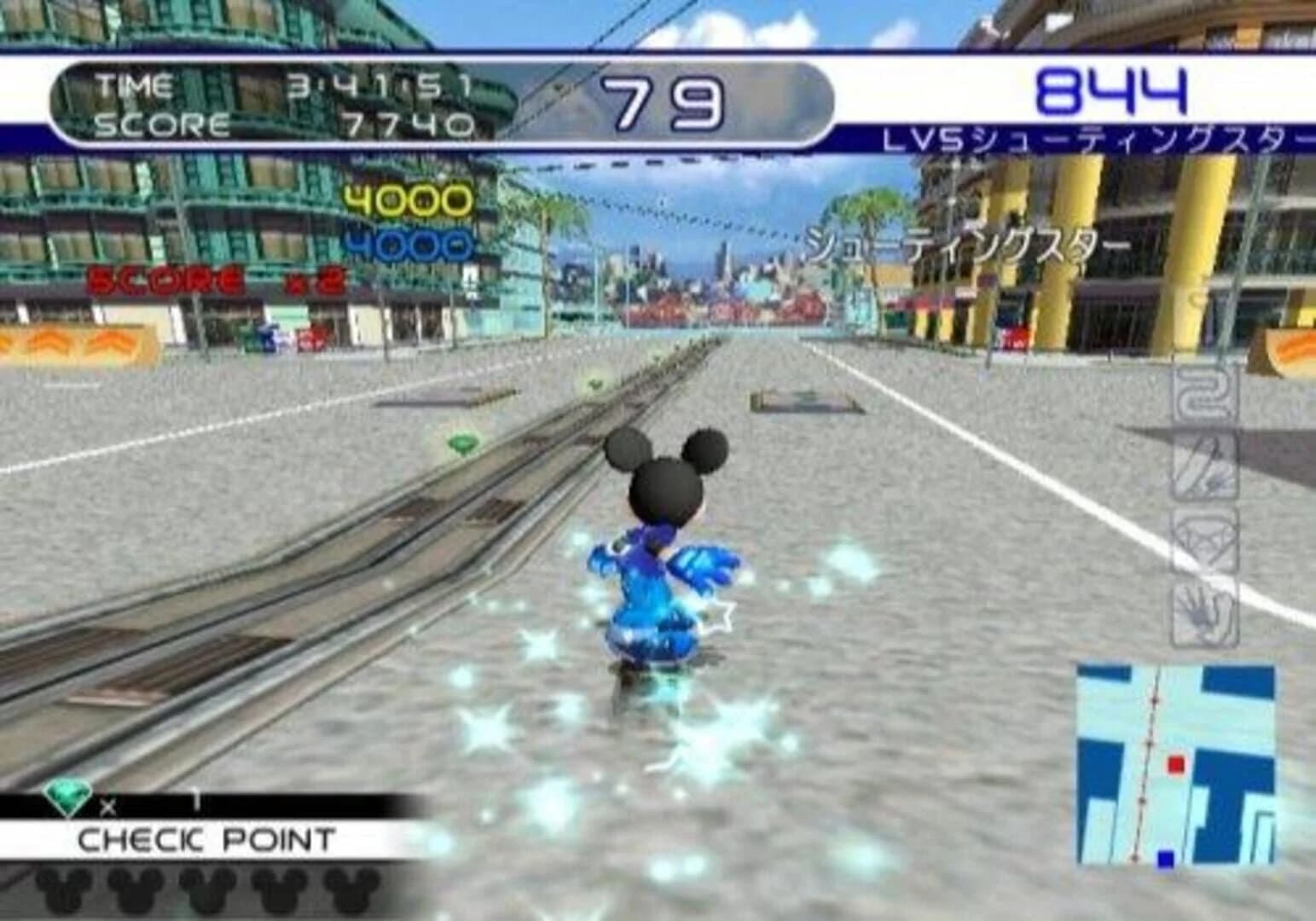Toggle the blue 4000 bonus popup
The height and width of the screenshot is (921, 1316).
tap(410, 243)
